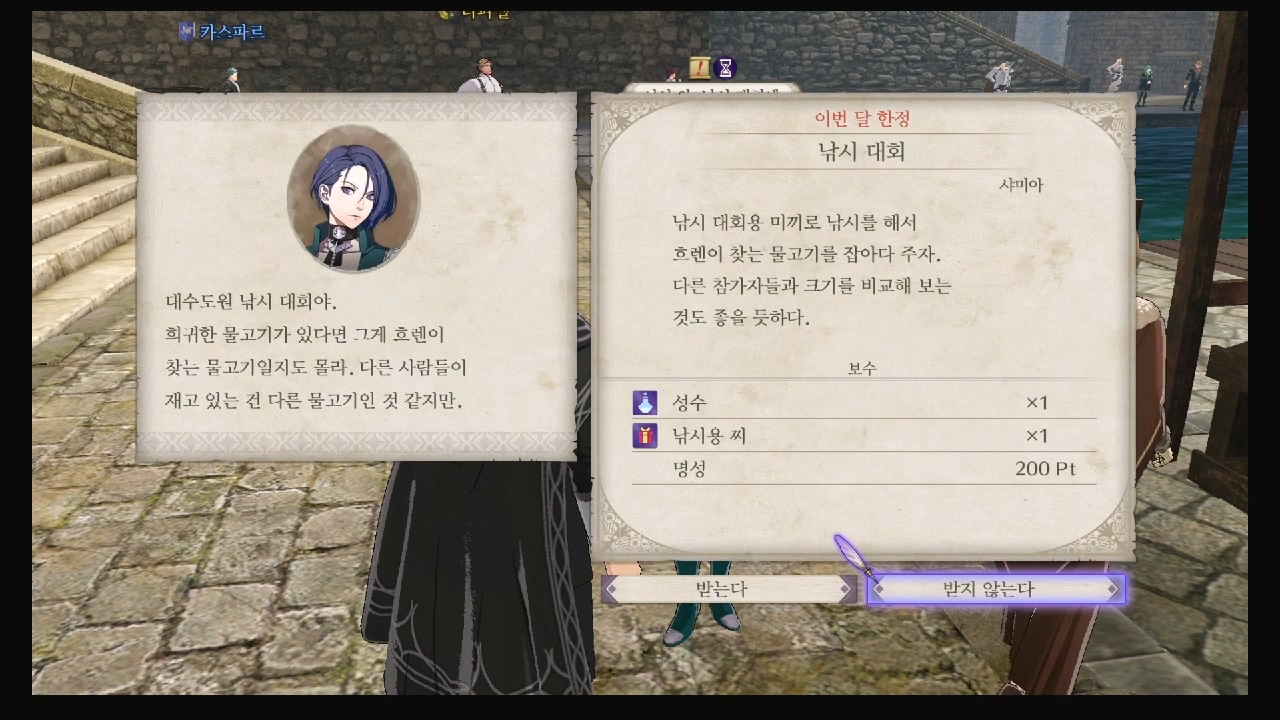The height and width of the screenshot is (720, 1280).
Task: Select the exclamation scroll quest icon
Action: point(700,68)
